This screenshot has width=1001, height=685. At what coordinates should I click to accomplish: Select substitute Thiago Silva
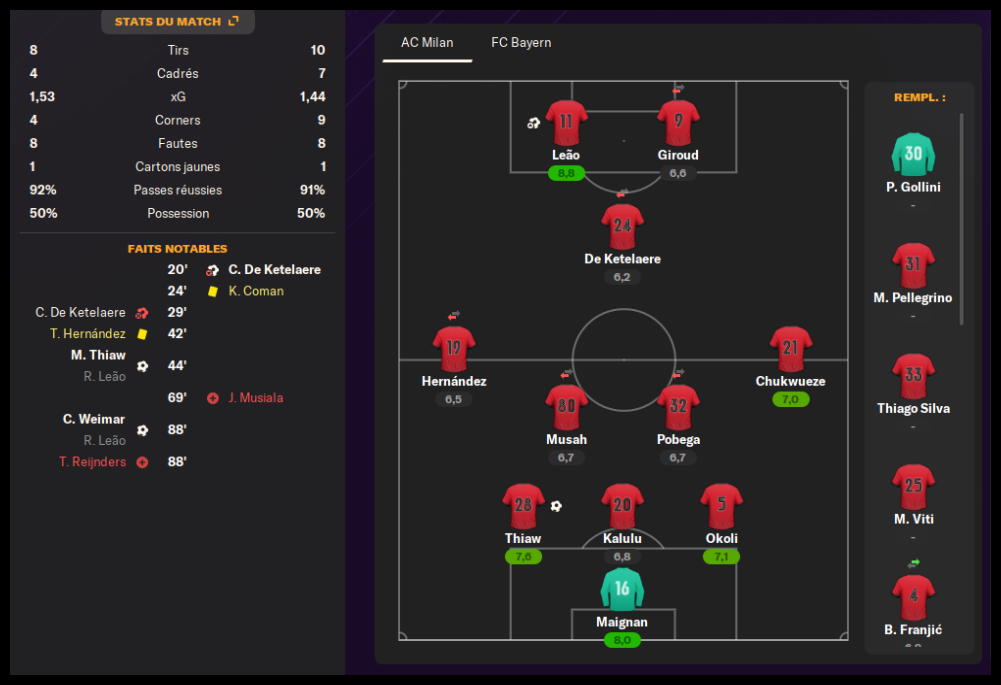tap(913, 378)
